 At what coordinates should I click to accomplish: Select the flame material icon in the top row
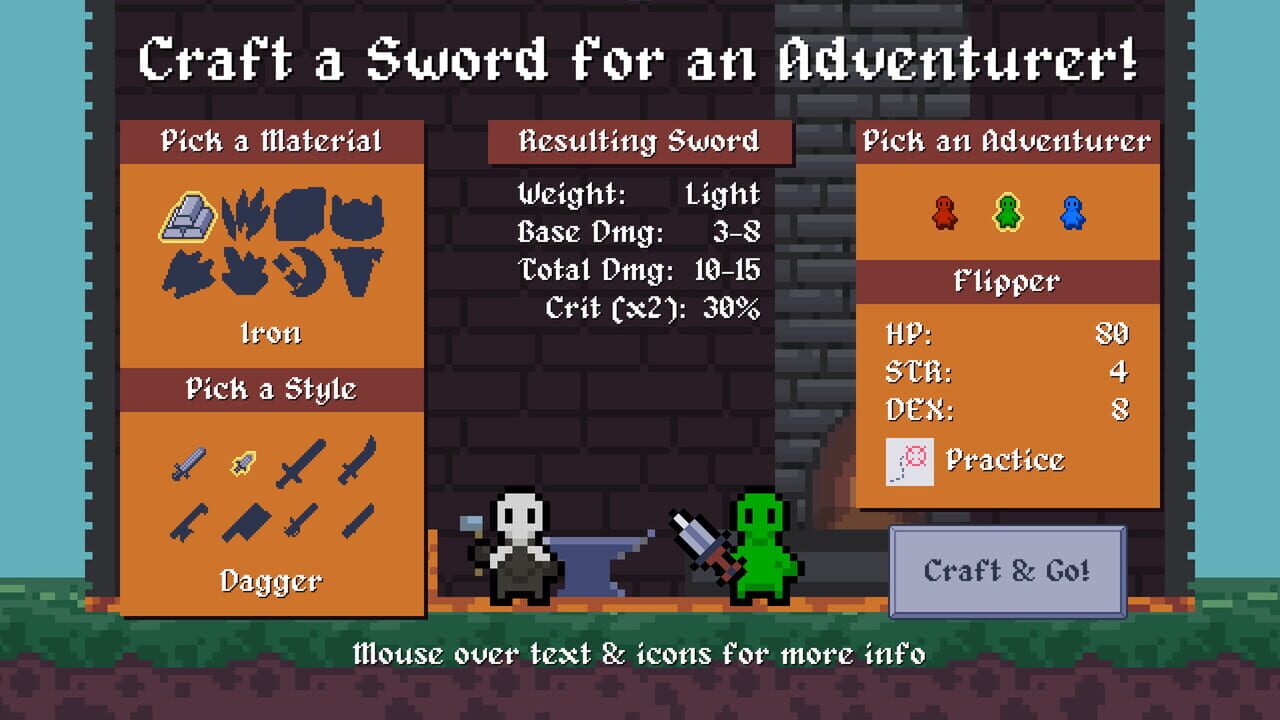246,215
